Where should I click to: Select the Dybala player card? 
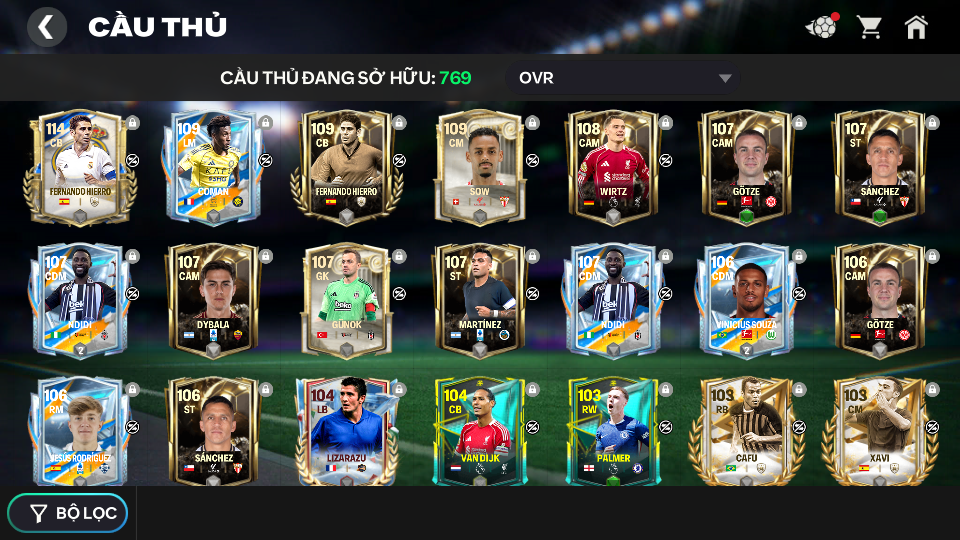213,298
